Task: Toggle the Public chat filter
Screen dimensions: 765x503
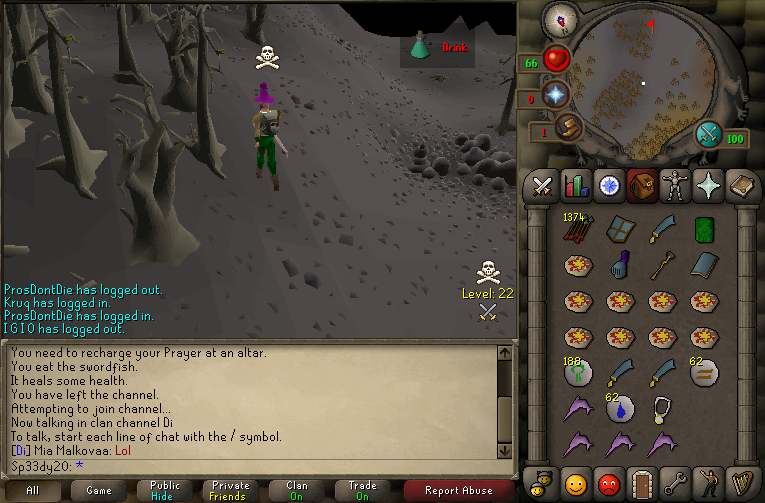Action: (166, 490)
